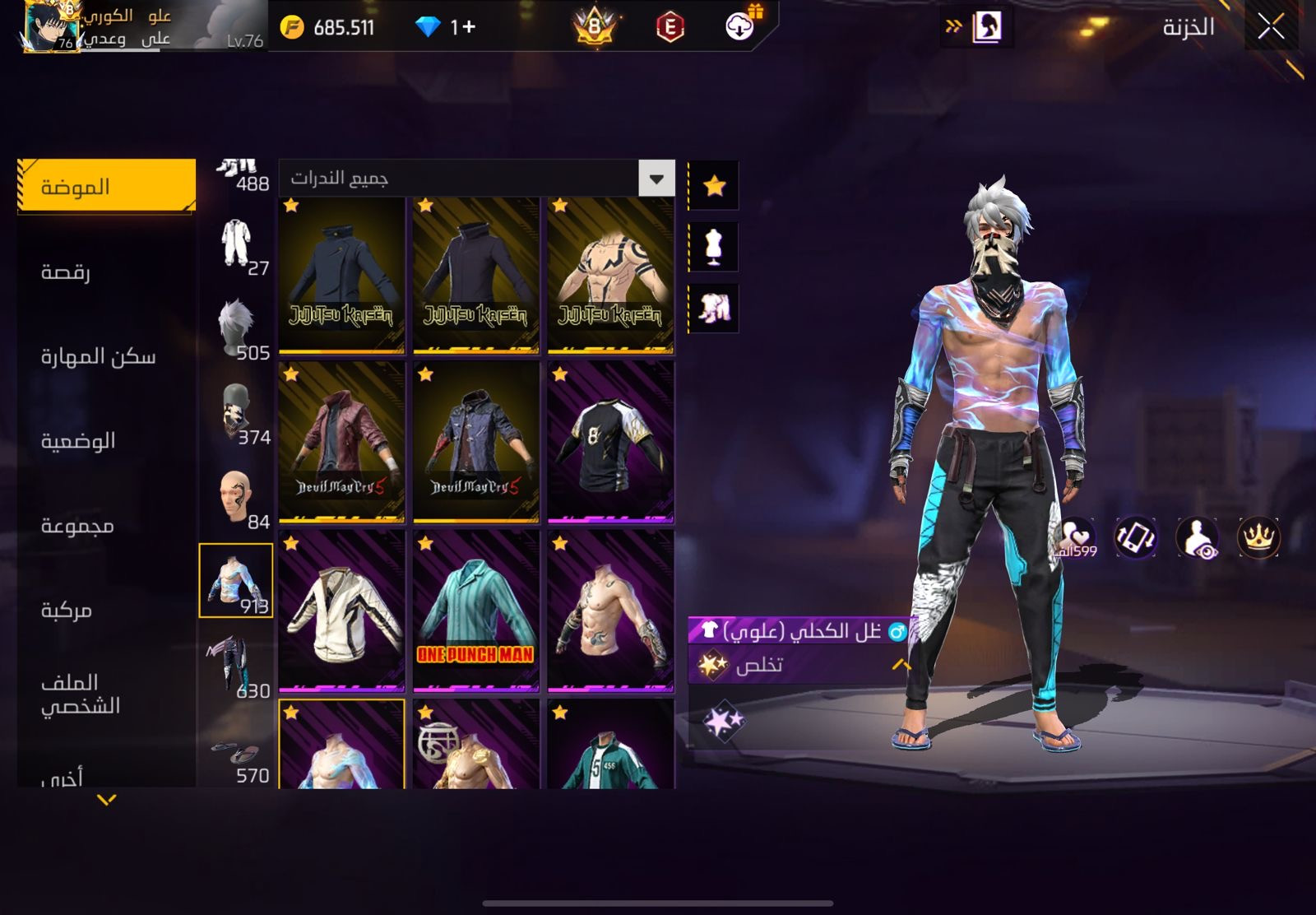The height and width of the screenshot is (915, 1316).
Task: Select the سكن المهارة tab
Action: tap(98, 356)
